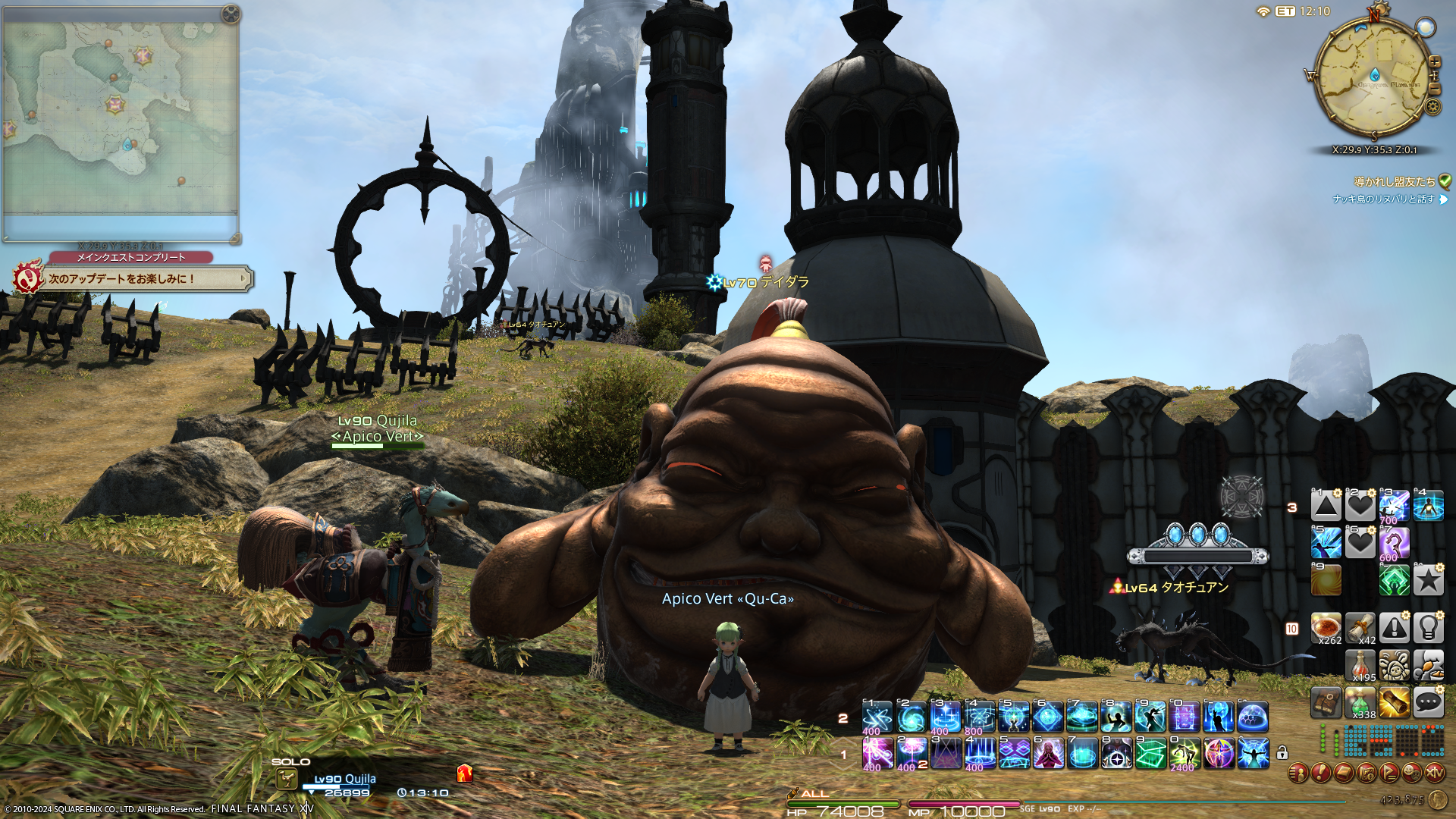Viewport: 1456px width, 819px height.
Task: Toggle the hotbar padlock
Action: click(x=1282, y=753)
